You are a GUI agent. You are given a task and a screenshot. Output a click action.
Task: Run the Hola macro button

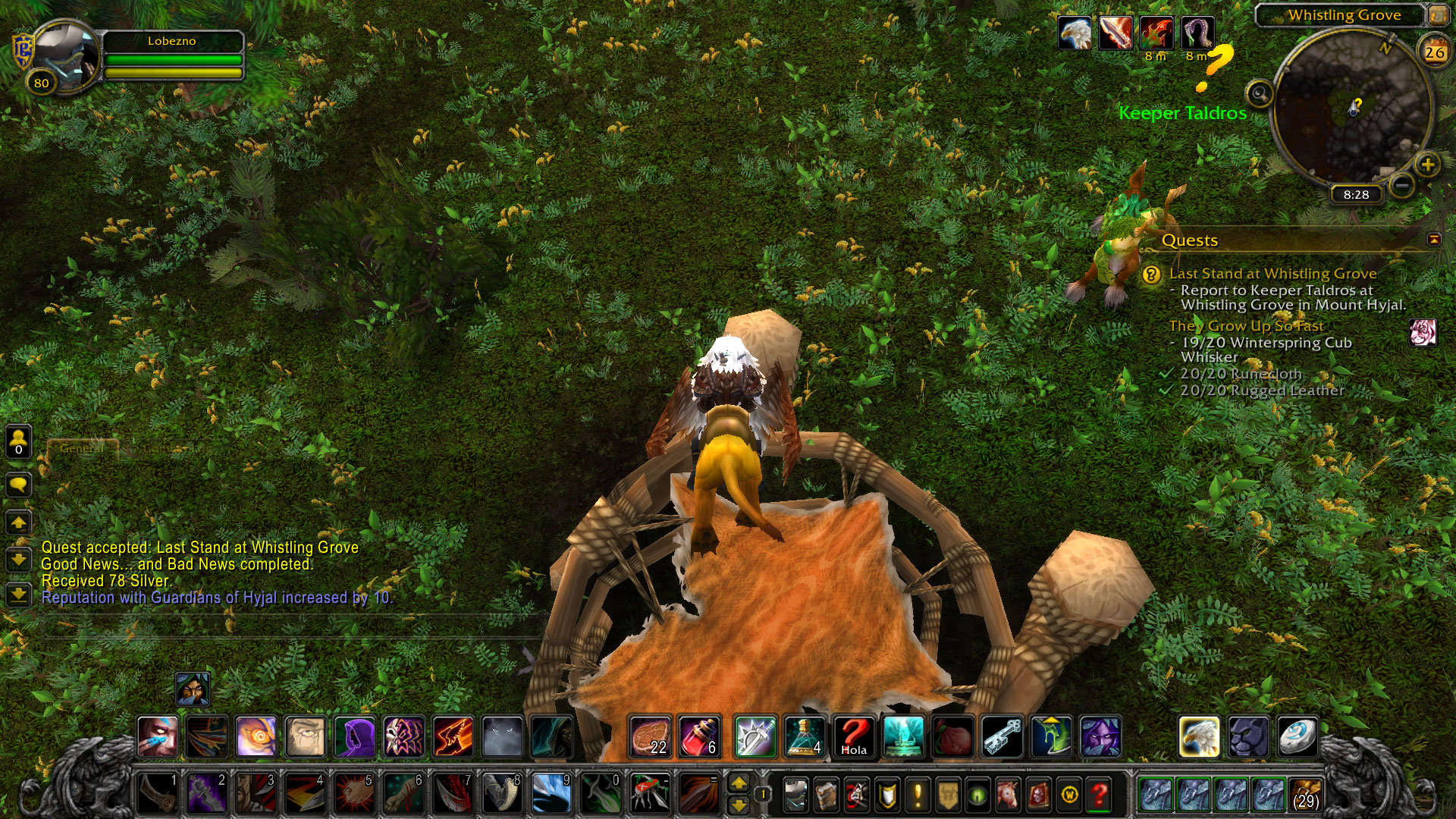pos(854,736)
